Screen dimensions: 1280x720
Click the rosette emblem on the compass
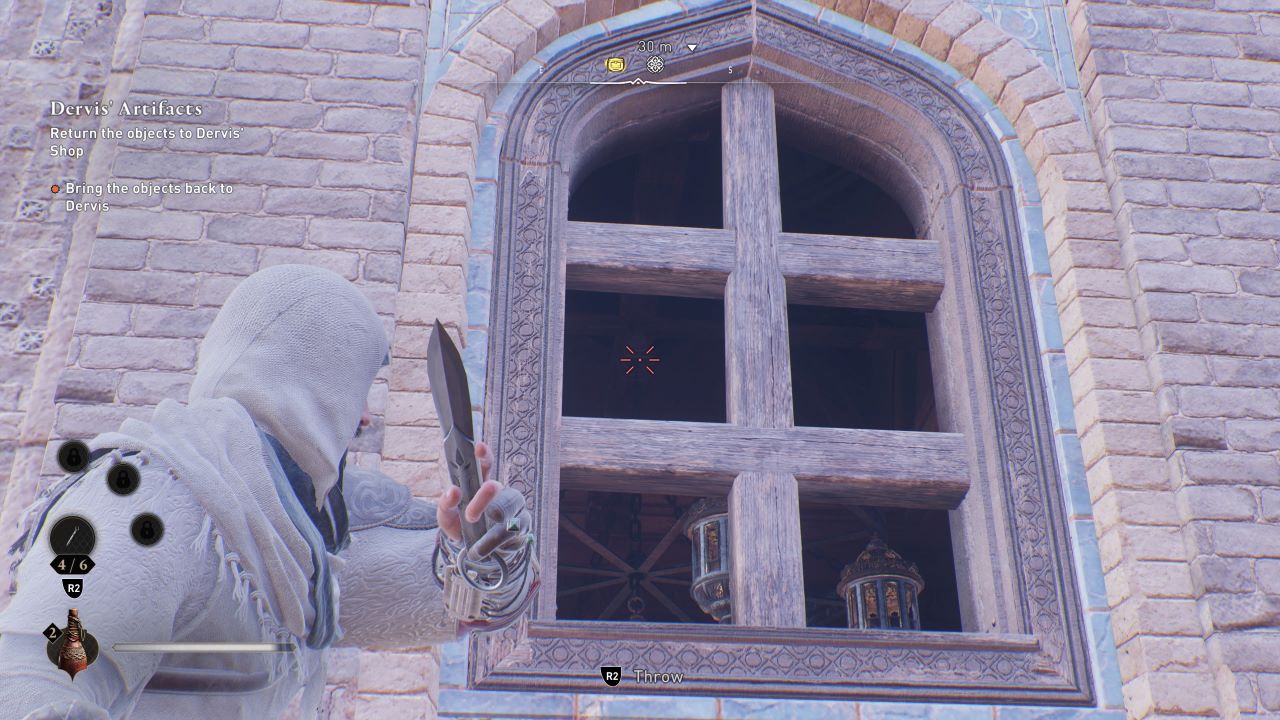pos(655,65)
